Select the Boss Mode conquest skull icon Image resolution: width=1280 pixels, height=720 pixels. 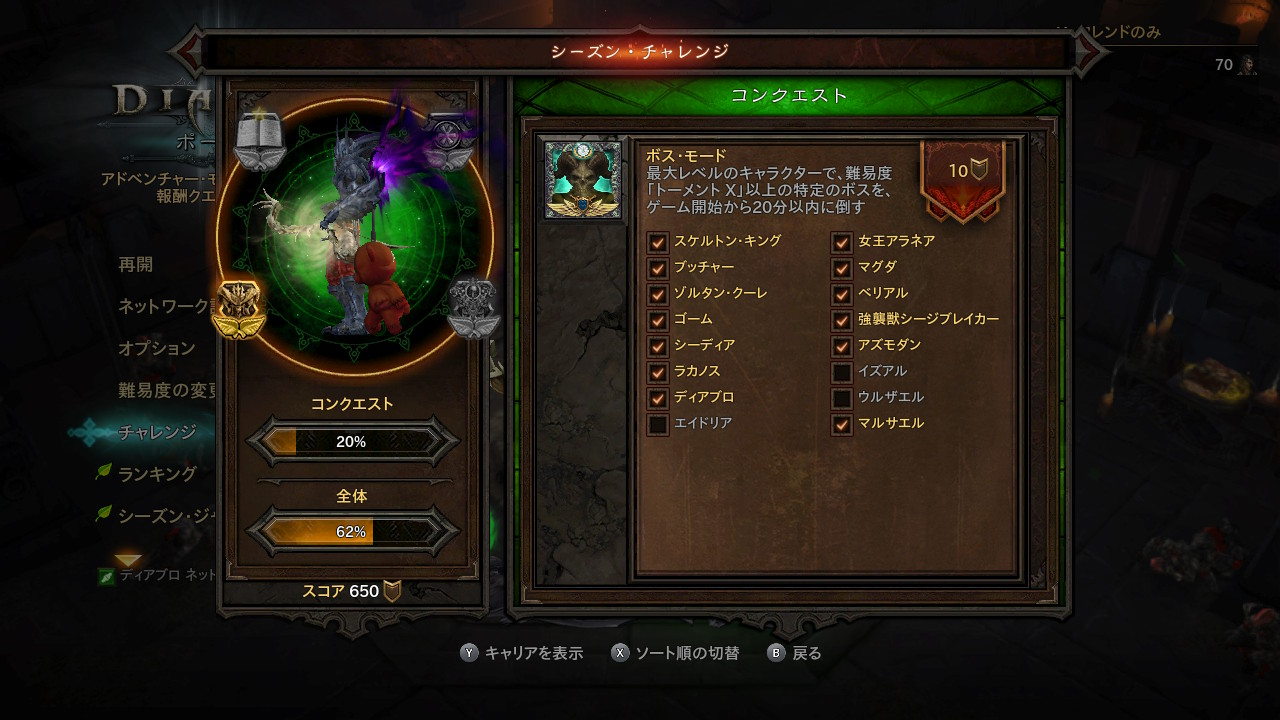tap(582, 179)
